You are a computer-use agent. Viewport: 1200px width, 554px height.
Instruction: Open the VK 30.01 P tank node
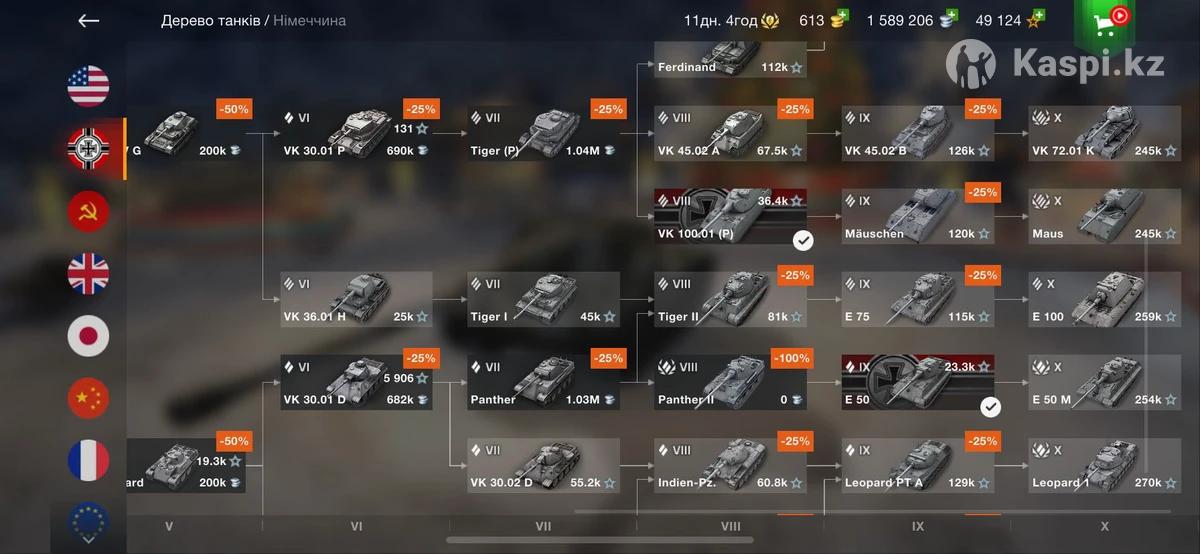356,133
